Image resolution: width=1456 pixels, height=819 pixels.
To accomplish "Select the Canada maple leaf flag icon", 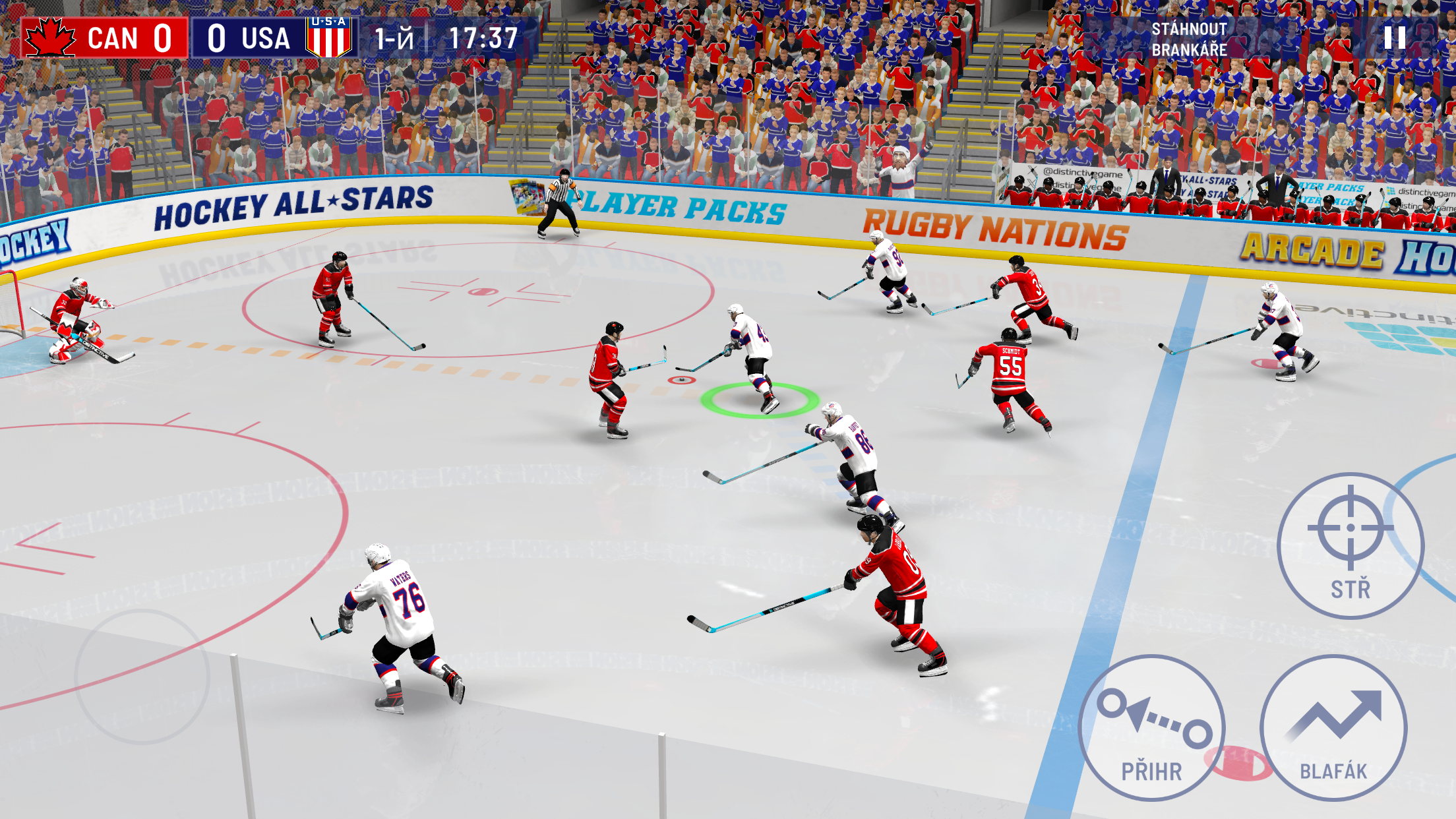I will tap(49, 38).
